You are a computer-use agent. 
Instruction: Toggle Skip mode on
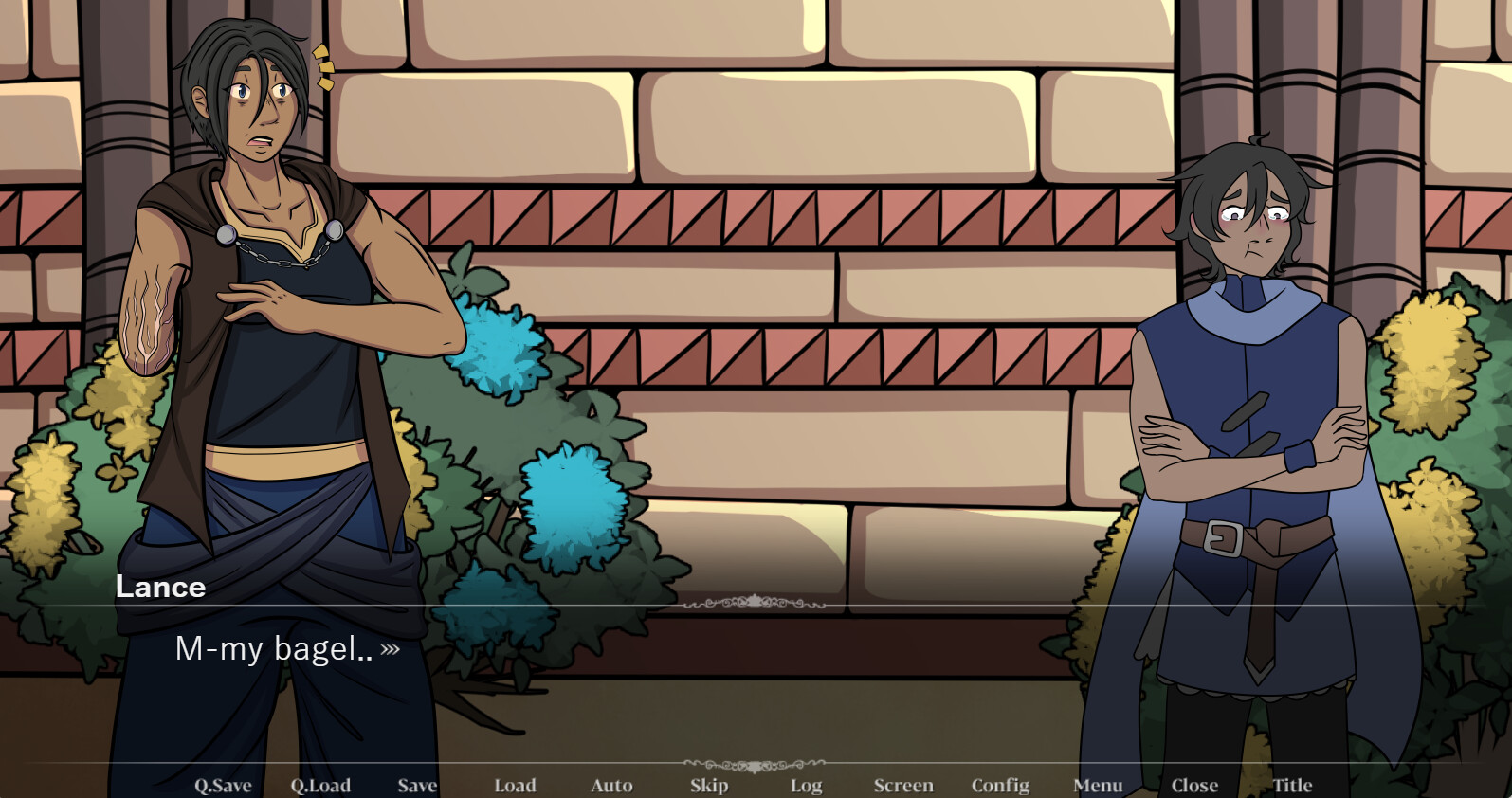click(x=709, y=786)
